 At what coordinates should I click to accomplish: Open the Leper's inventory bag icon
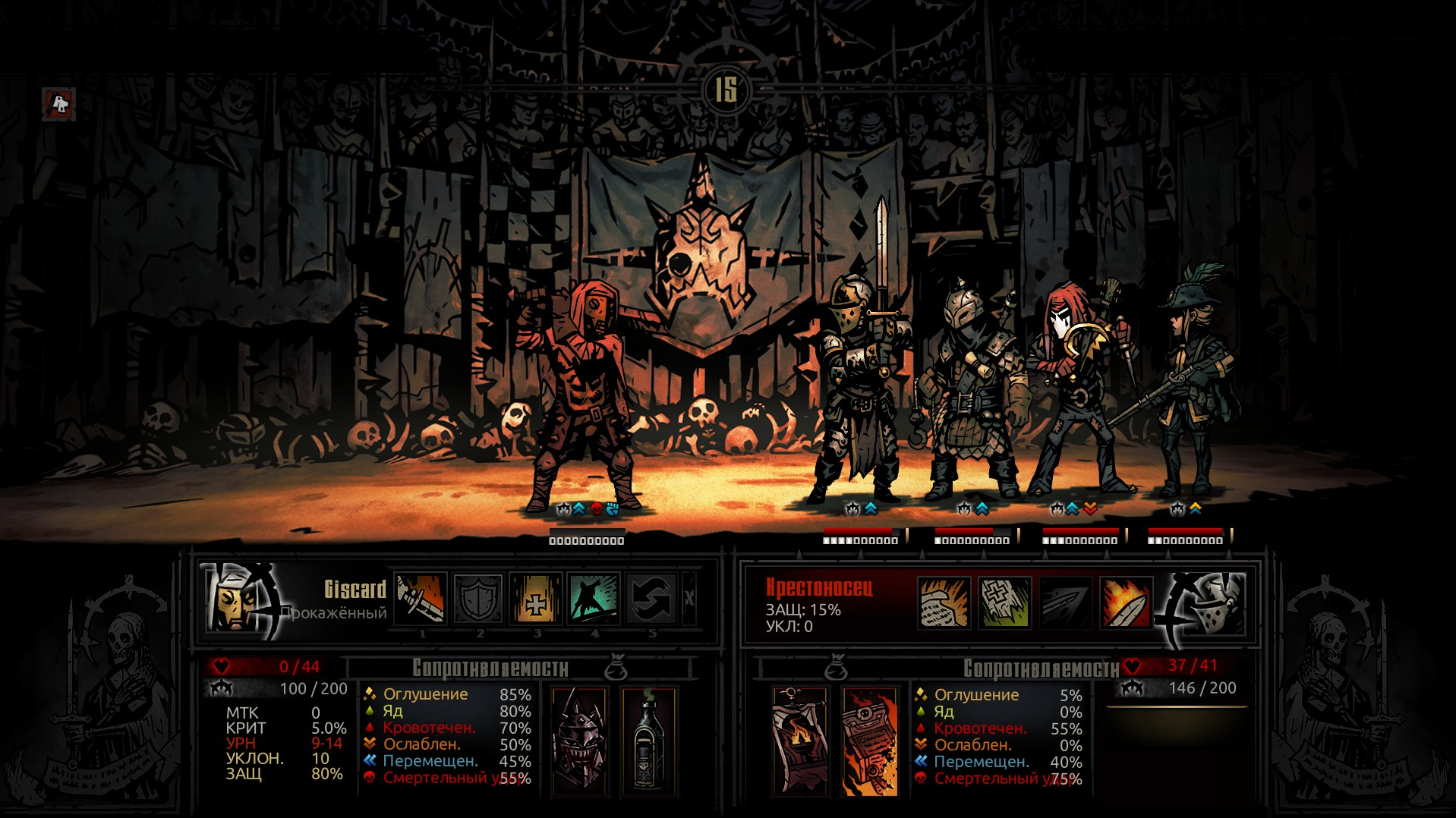coord(616,667)
